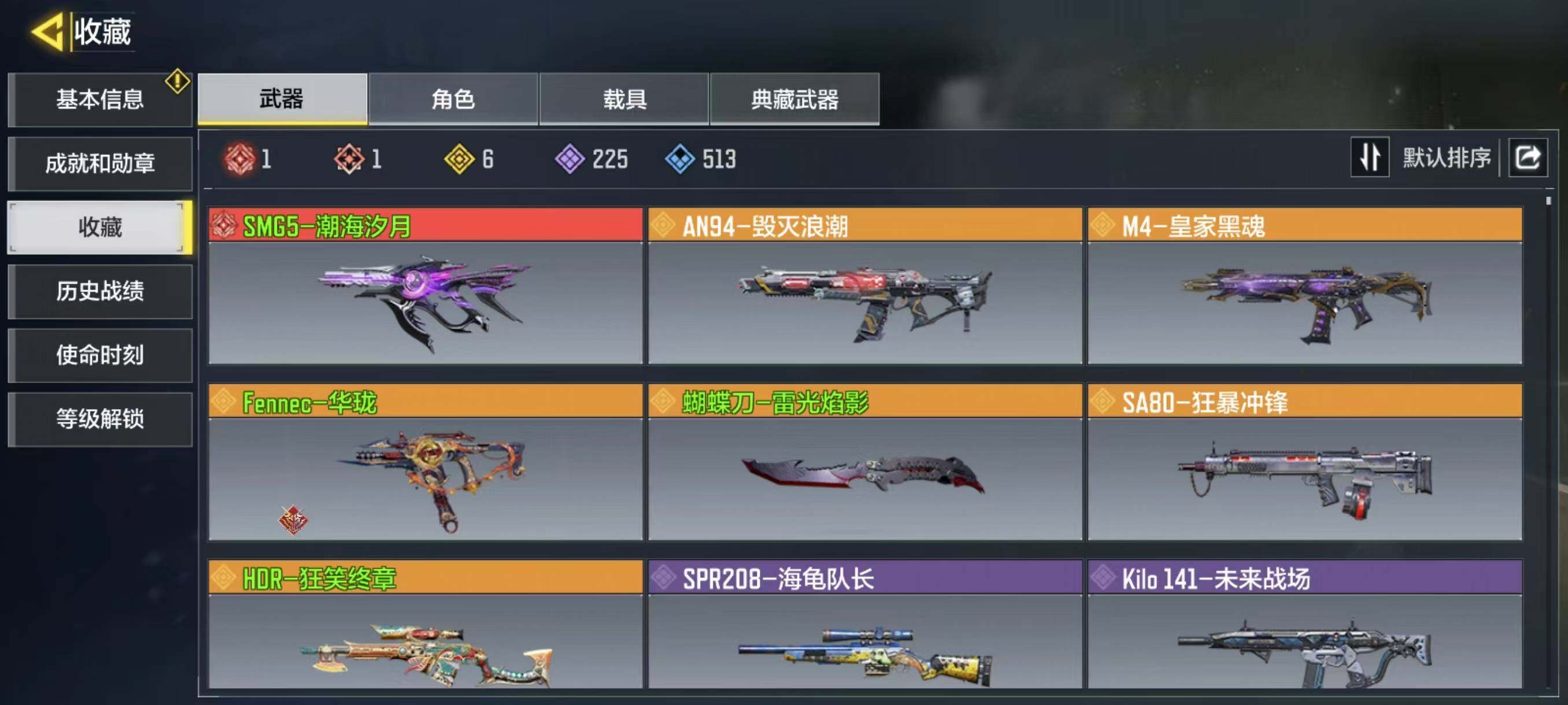Switch to the 角色 tab
The width and height of the screenshot is (1568, 705).
(x=453, y=99)
